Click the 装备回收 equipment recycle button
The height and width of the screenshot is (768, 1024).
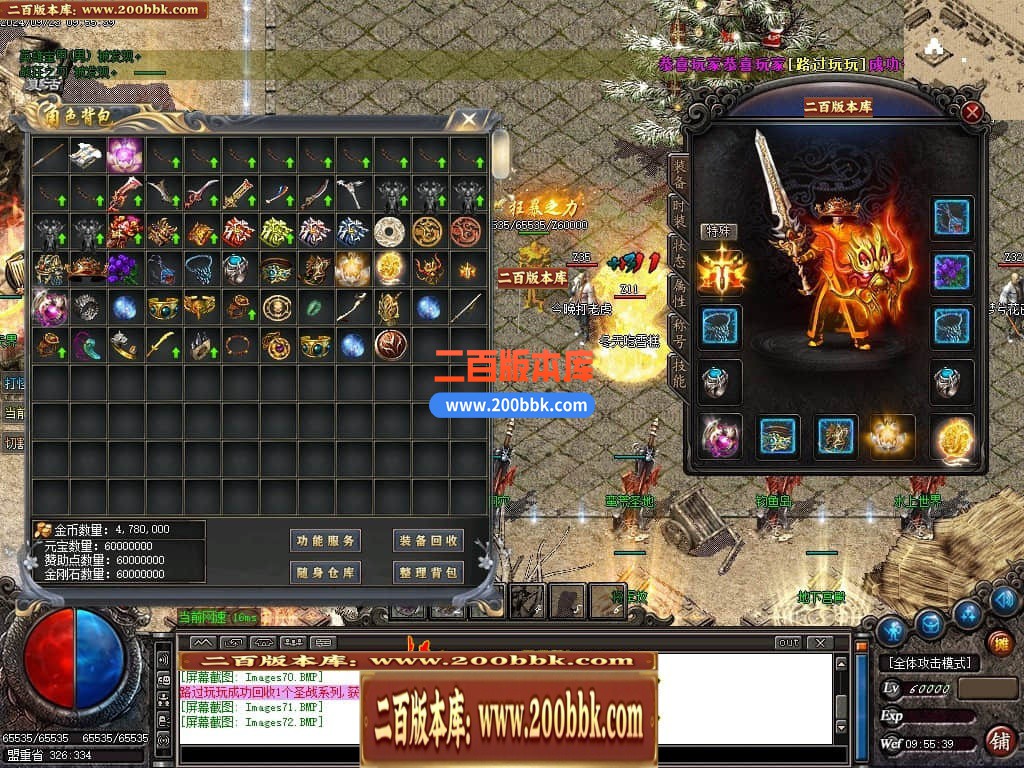[427, 540]
